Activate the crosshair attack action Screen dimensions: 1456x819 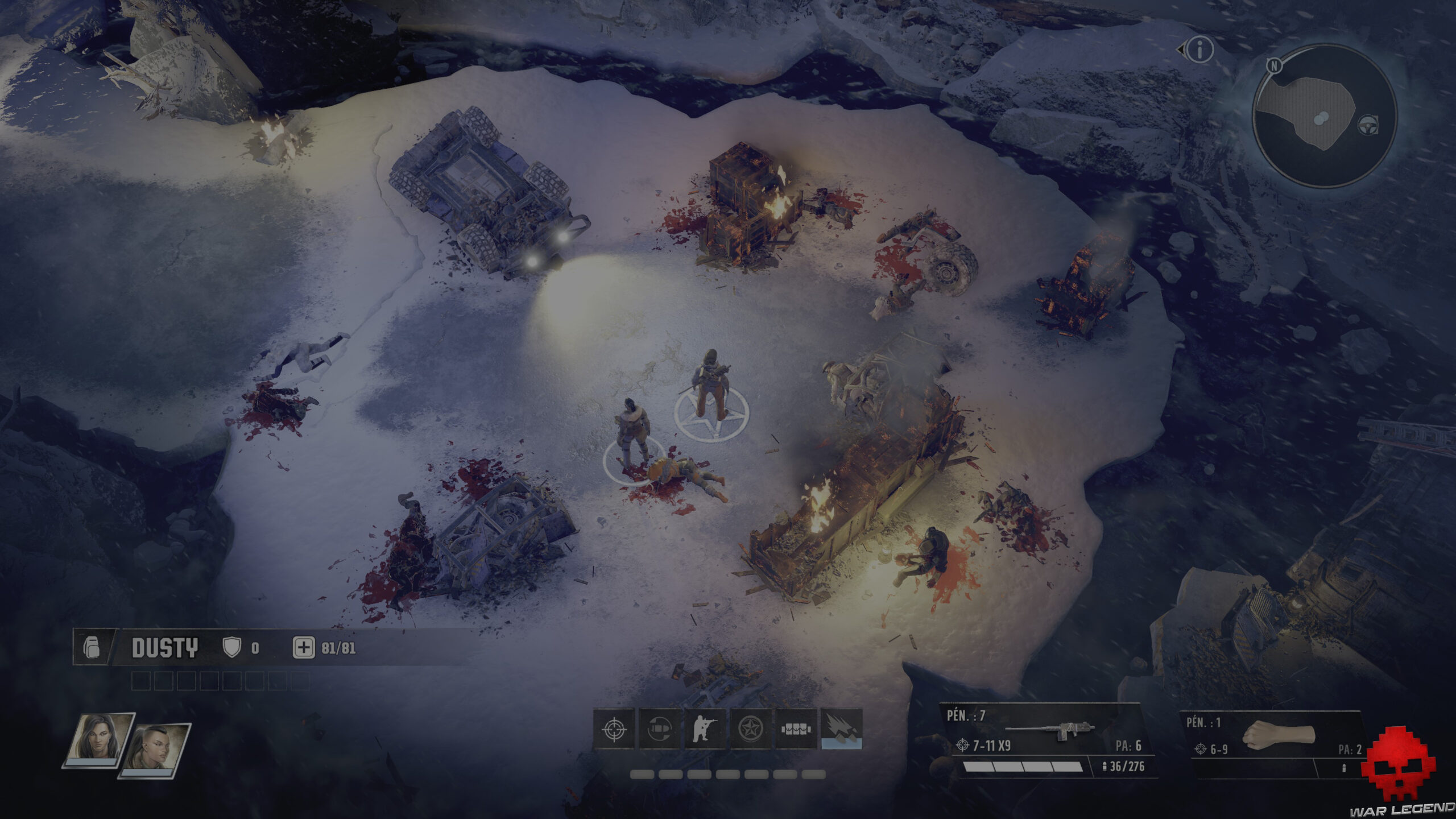click(x=614, y=729)
